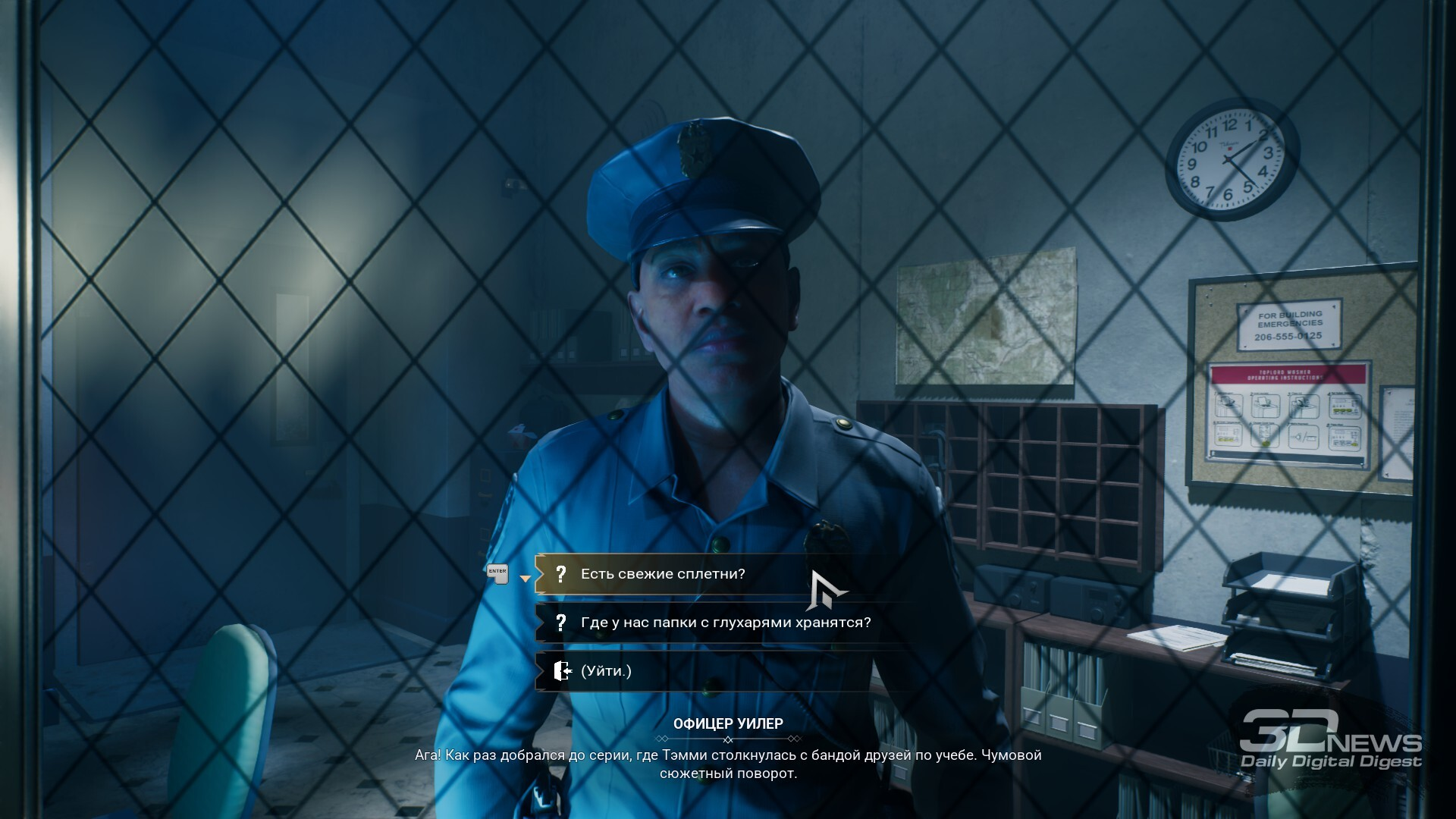Choose "Где у нас папки с глухарями хранятся?" reply
Viewport: 1456px width, 819px height.
tap(725, 623)
